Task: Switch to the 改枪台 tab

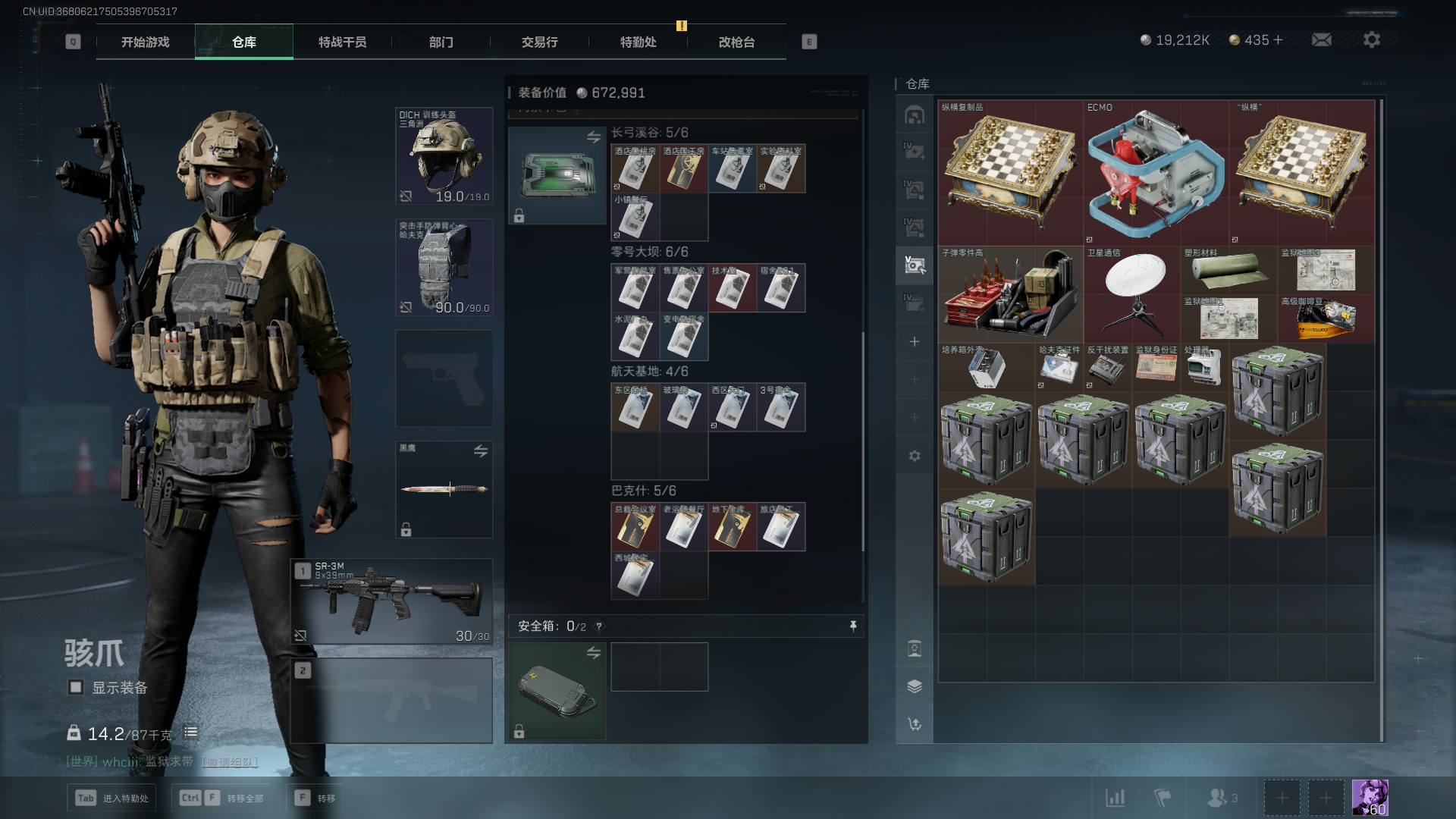Action: [736, 42]
